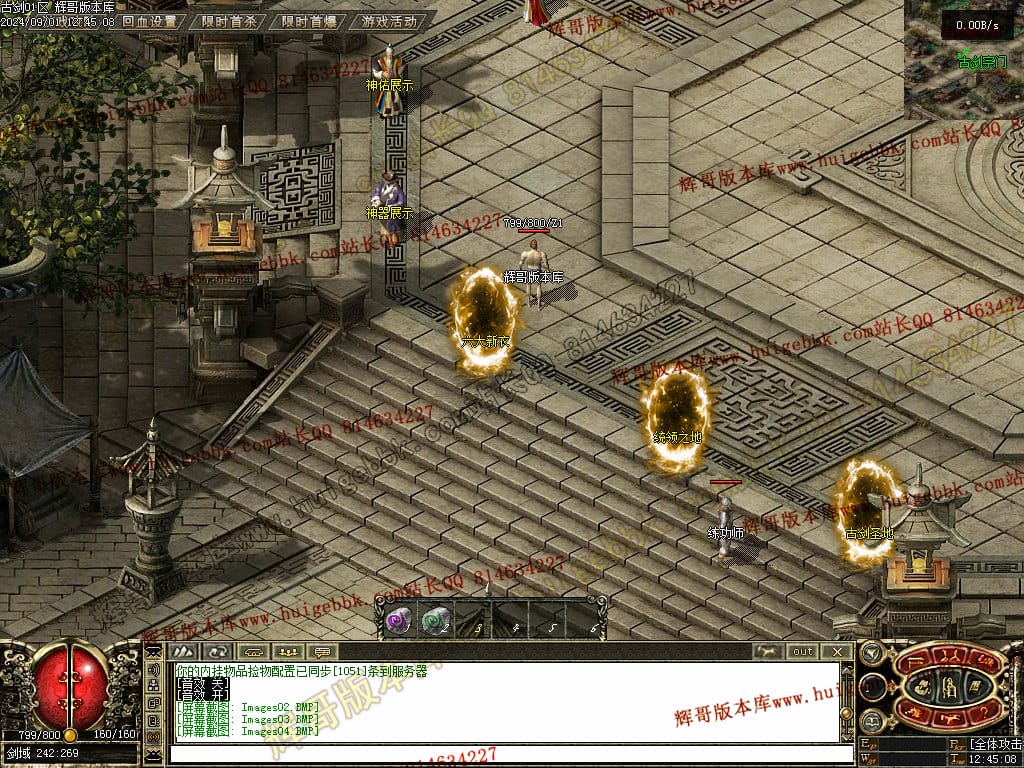Click the speech bubble chat button
The width and height of the screenshot is (1024, 768).
coord(323,652)
